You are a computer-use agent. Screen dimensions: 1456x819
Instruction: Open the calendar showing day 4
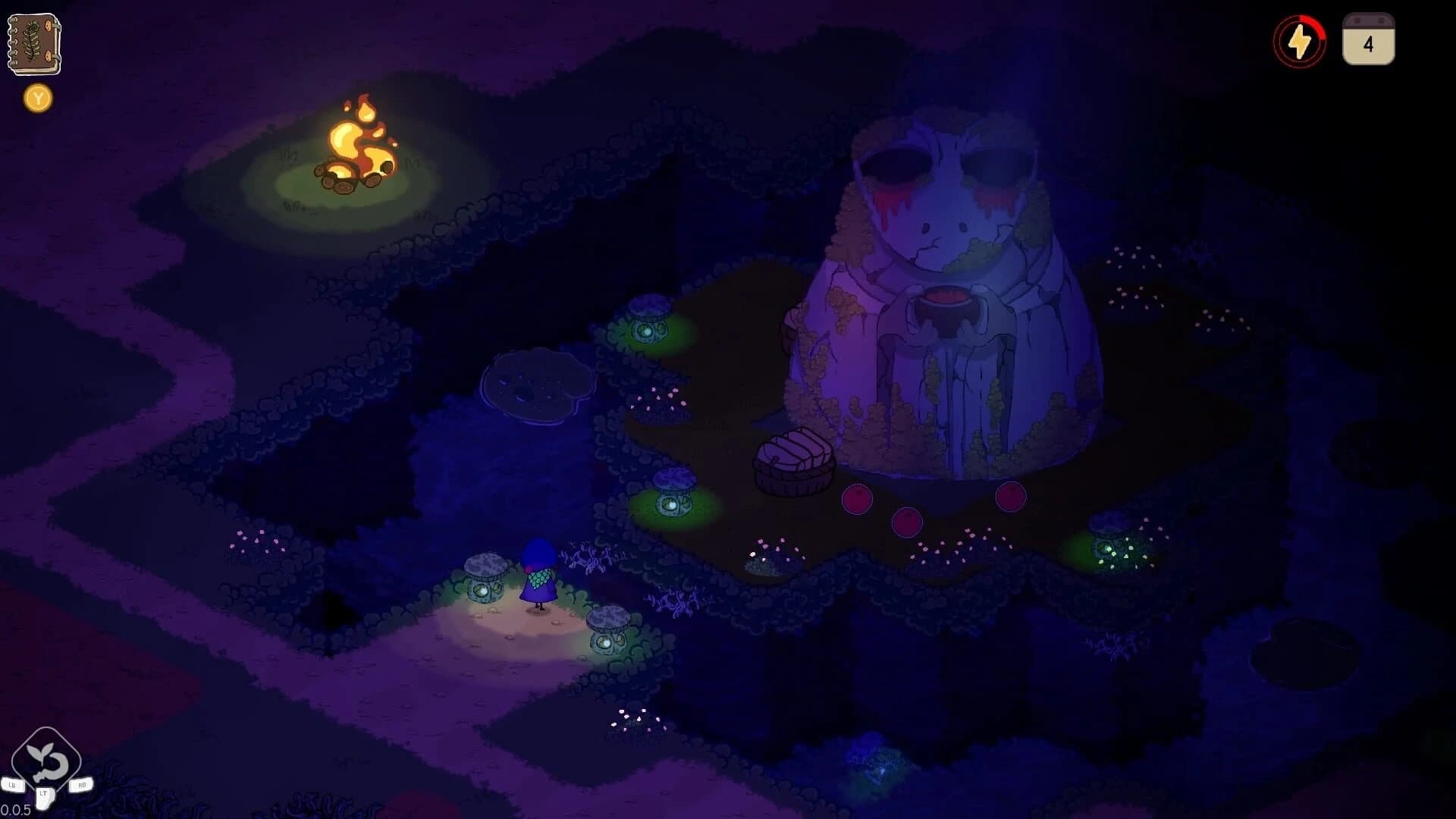(x=1368, y=42)
